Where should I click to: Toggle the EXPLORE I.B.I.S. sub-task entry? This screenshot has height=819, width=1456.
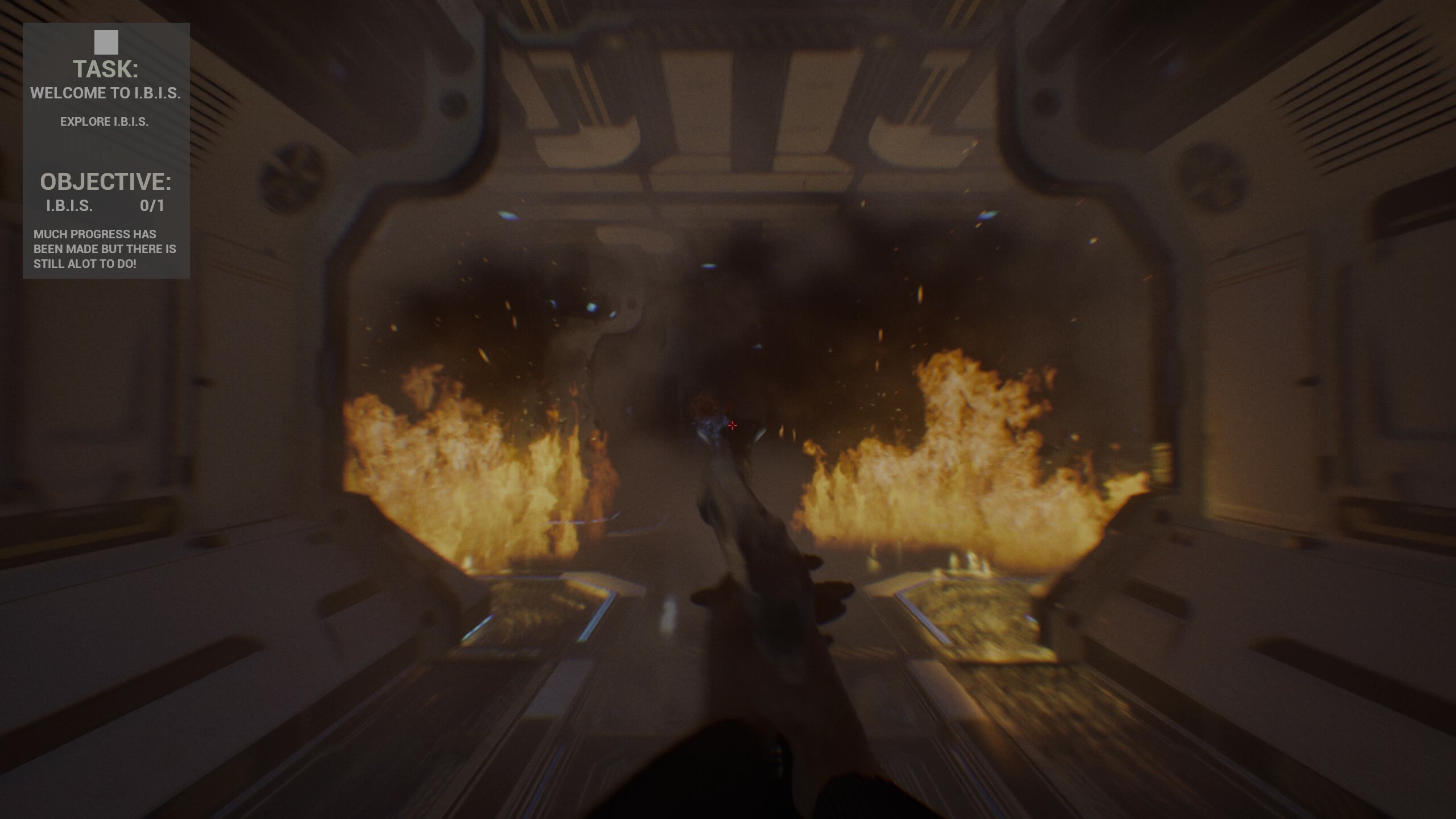(105, 121)
